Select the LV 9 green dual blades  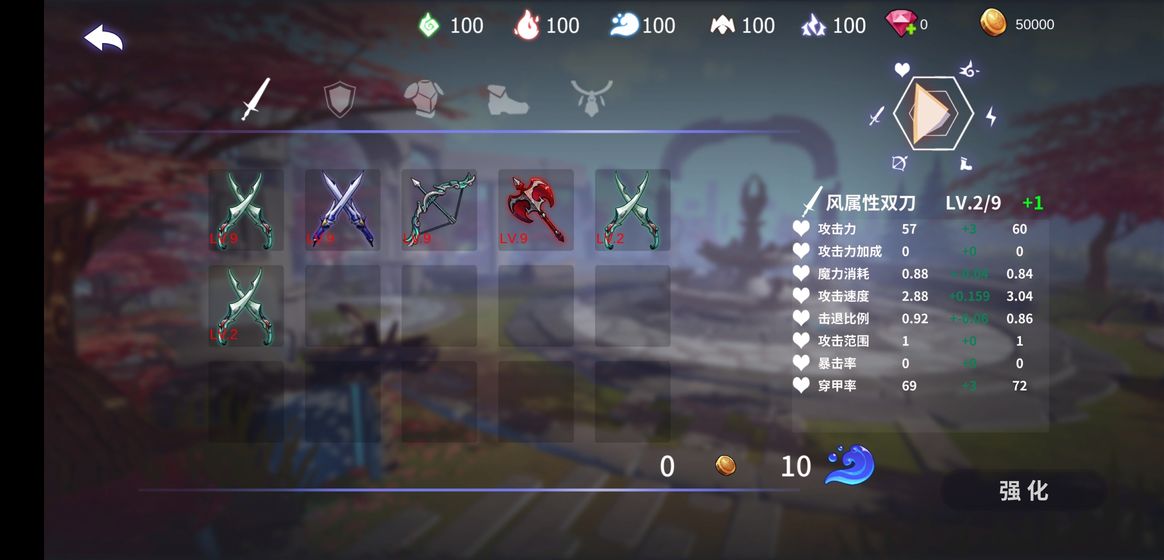pos(245,209)
